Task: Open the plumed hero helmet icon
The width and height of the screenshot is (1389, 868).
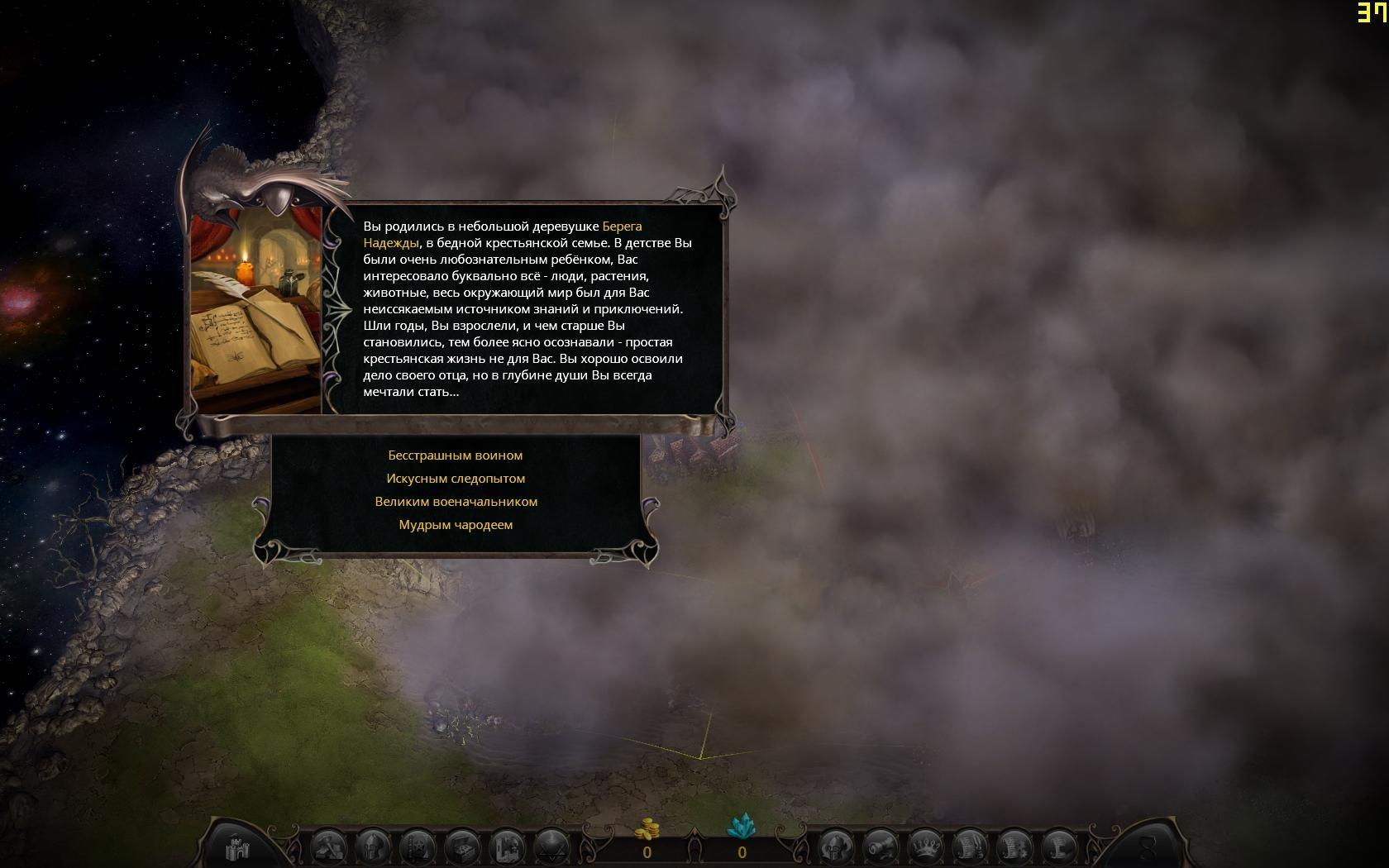Action: click(836, 847)
